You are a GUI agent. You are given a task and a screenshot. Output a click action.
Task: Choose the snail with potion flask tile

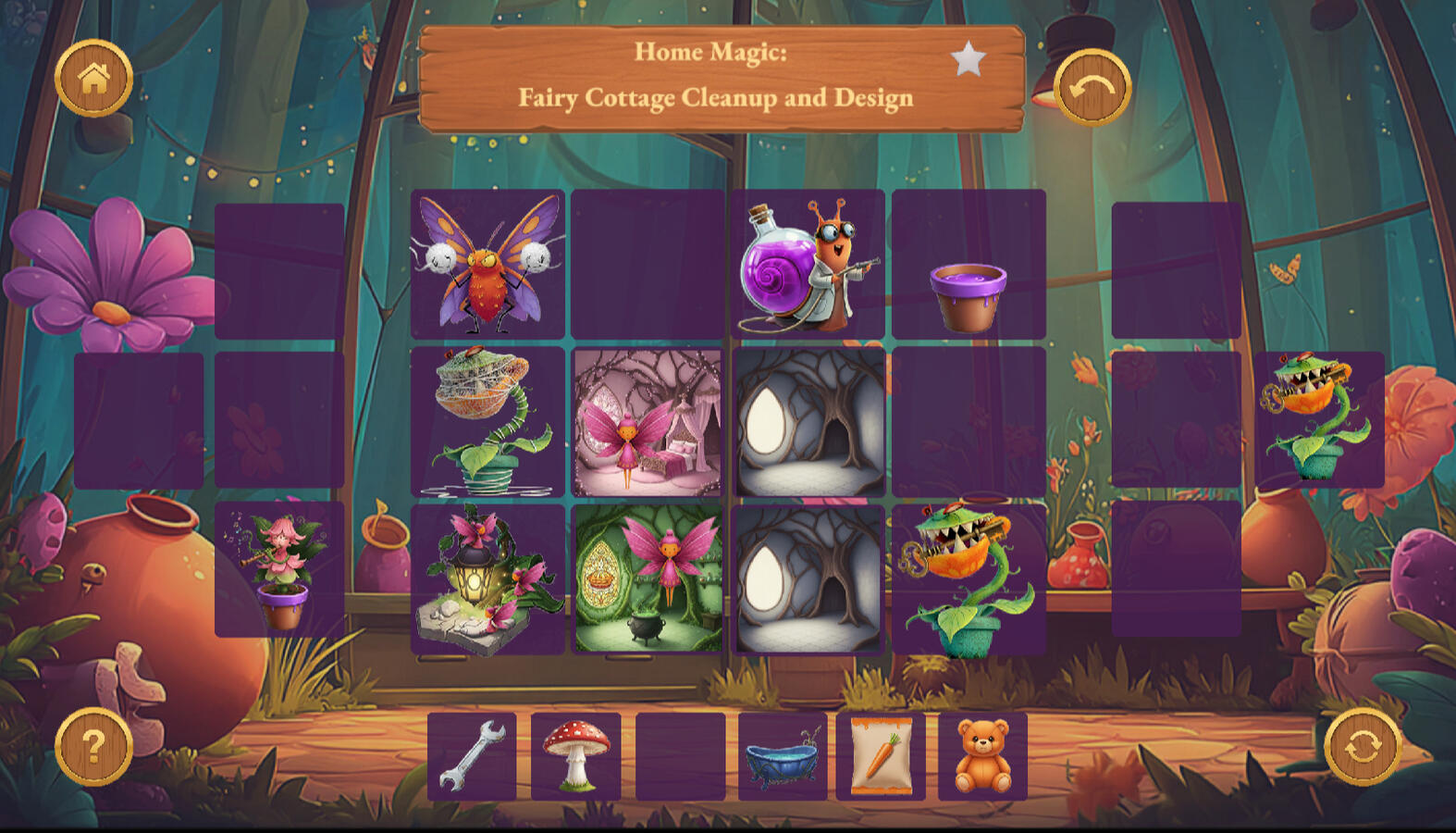(808, 265)
